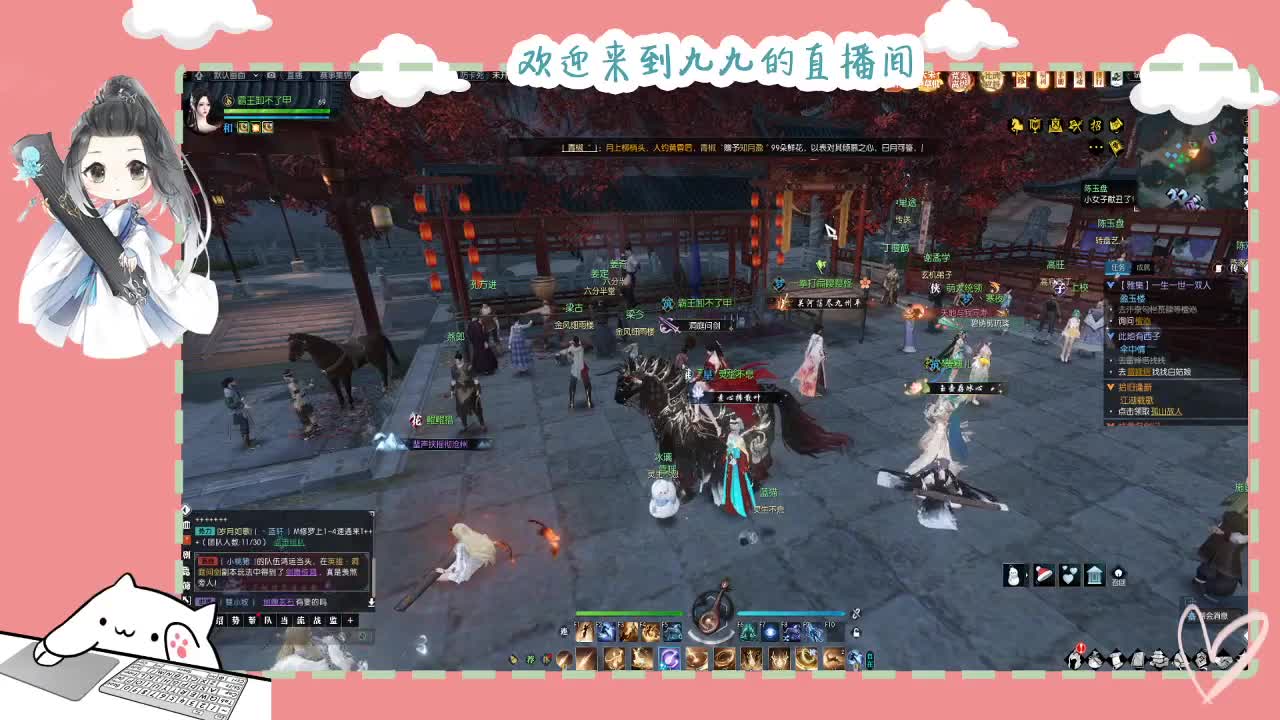
Task: Collapse the 雅集 quest 一生一世一双人 entry
Action: pyautogui.click(x=1110, y=285)
